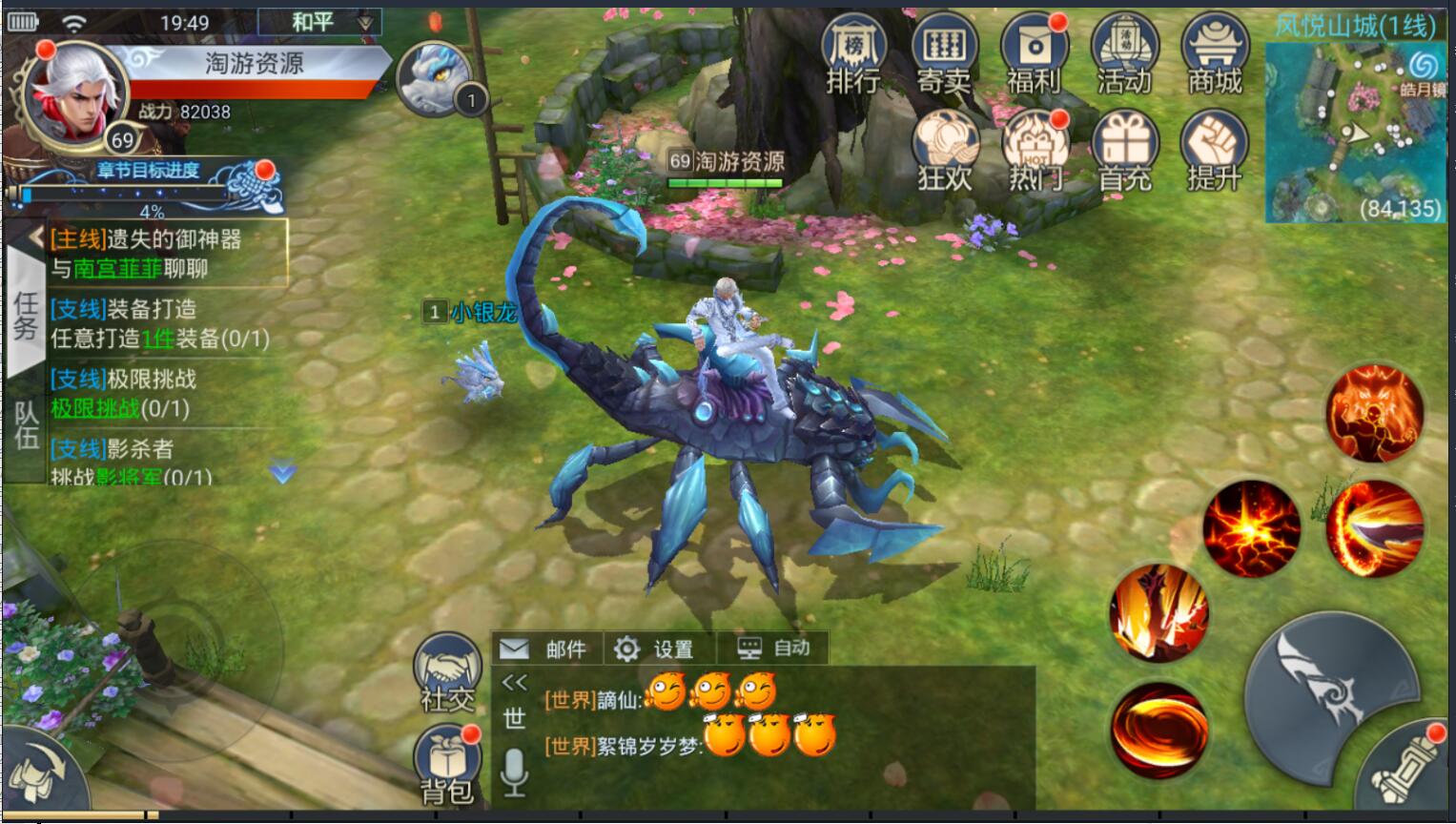Toggle the 自动 auto-battle button
This screenshot has height=824, width=1456.
(774, 649)
